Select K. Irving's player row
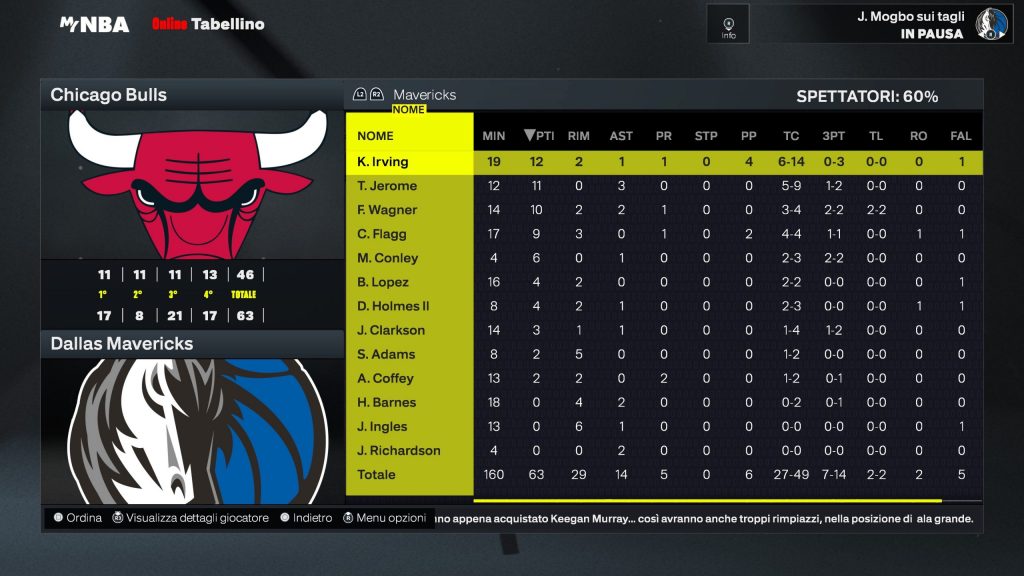Image resolution: width=1024 pixels, height=576 pixels. coord(383,162)
